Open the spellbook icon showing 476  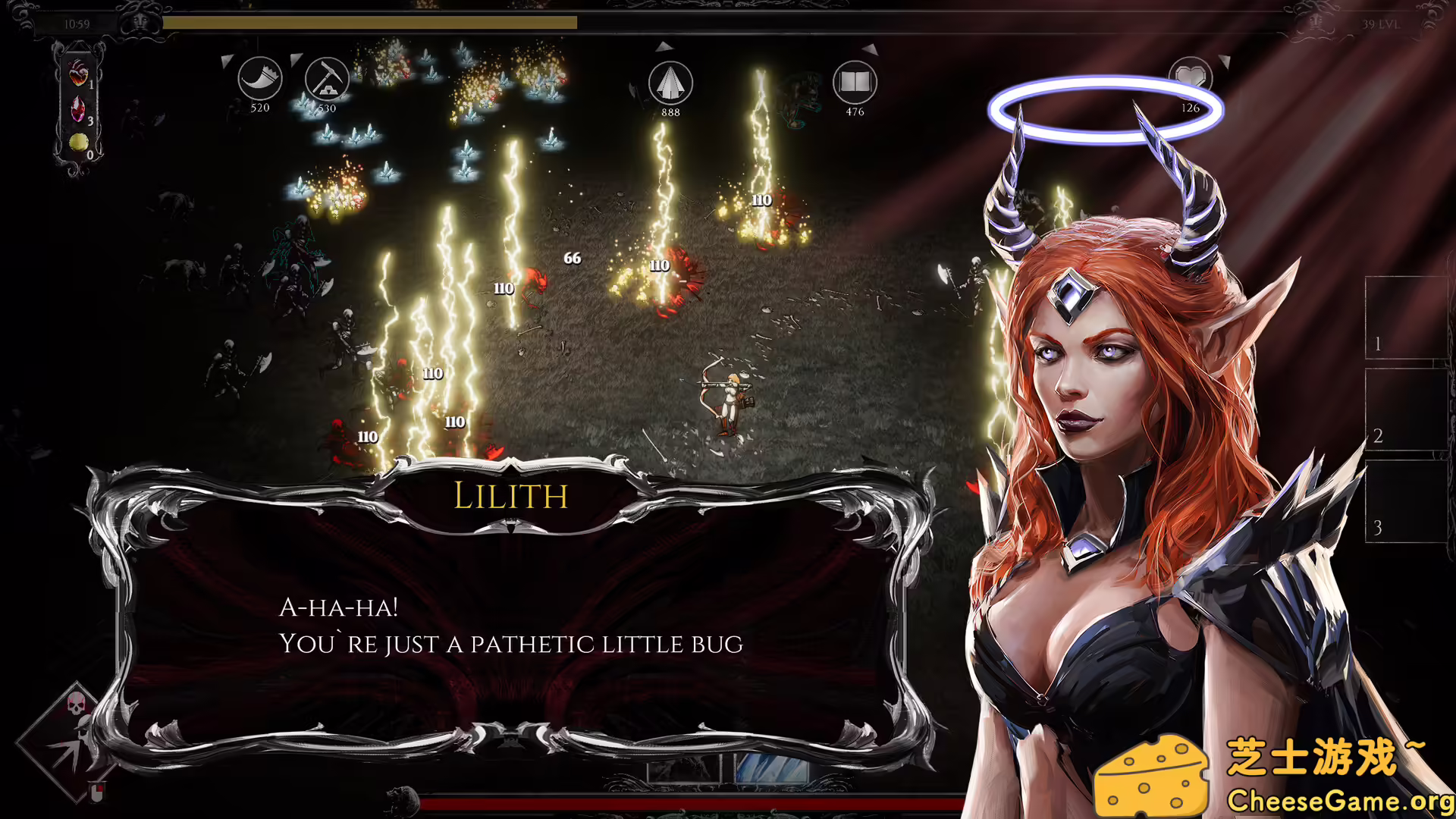[855, 82]
